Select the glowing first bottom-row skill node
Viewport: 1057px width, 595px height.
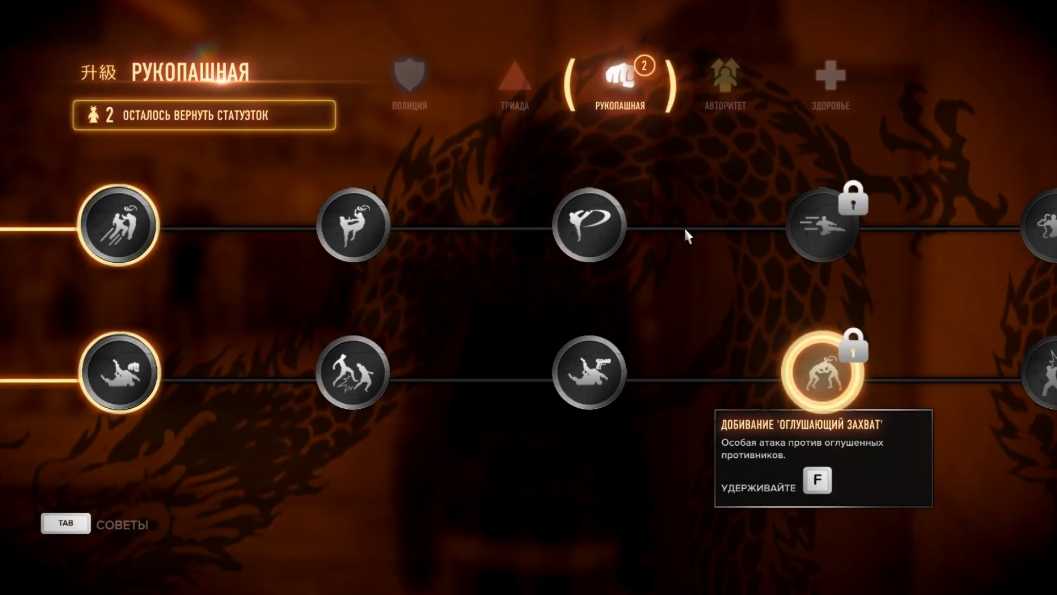click(x=118, y=373)
